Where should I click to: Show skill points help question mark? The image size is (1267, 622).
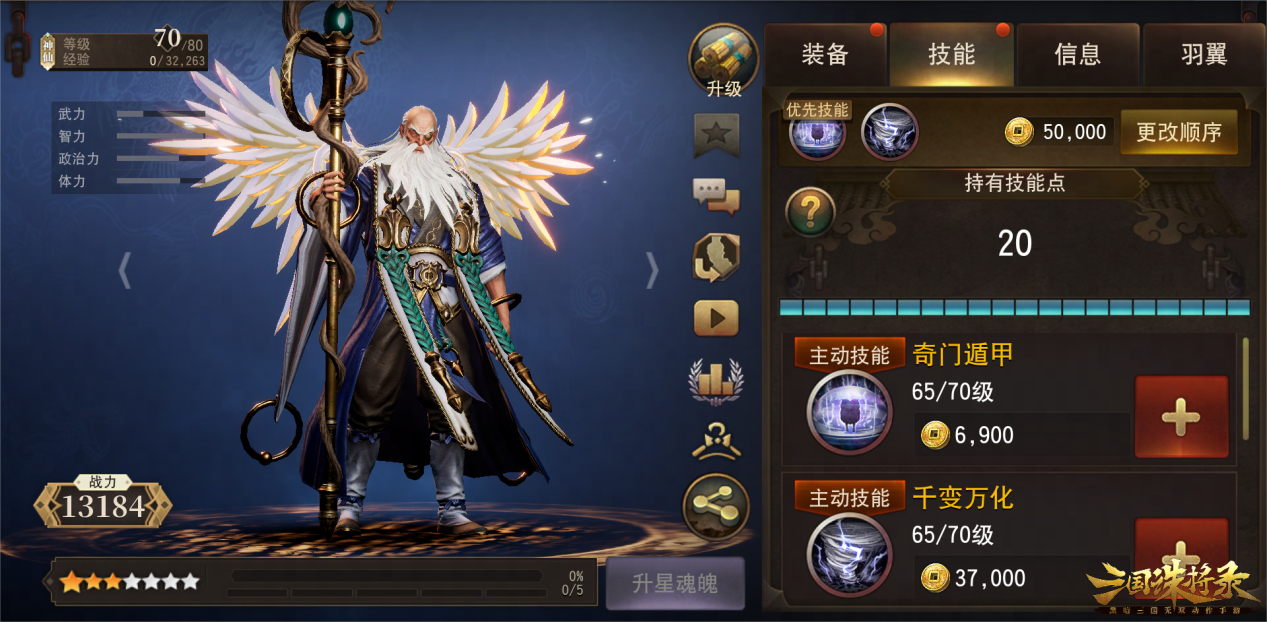click(810, 212)
